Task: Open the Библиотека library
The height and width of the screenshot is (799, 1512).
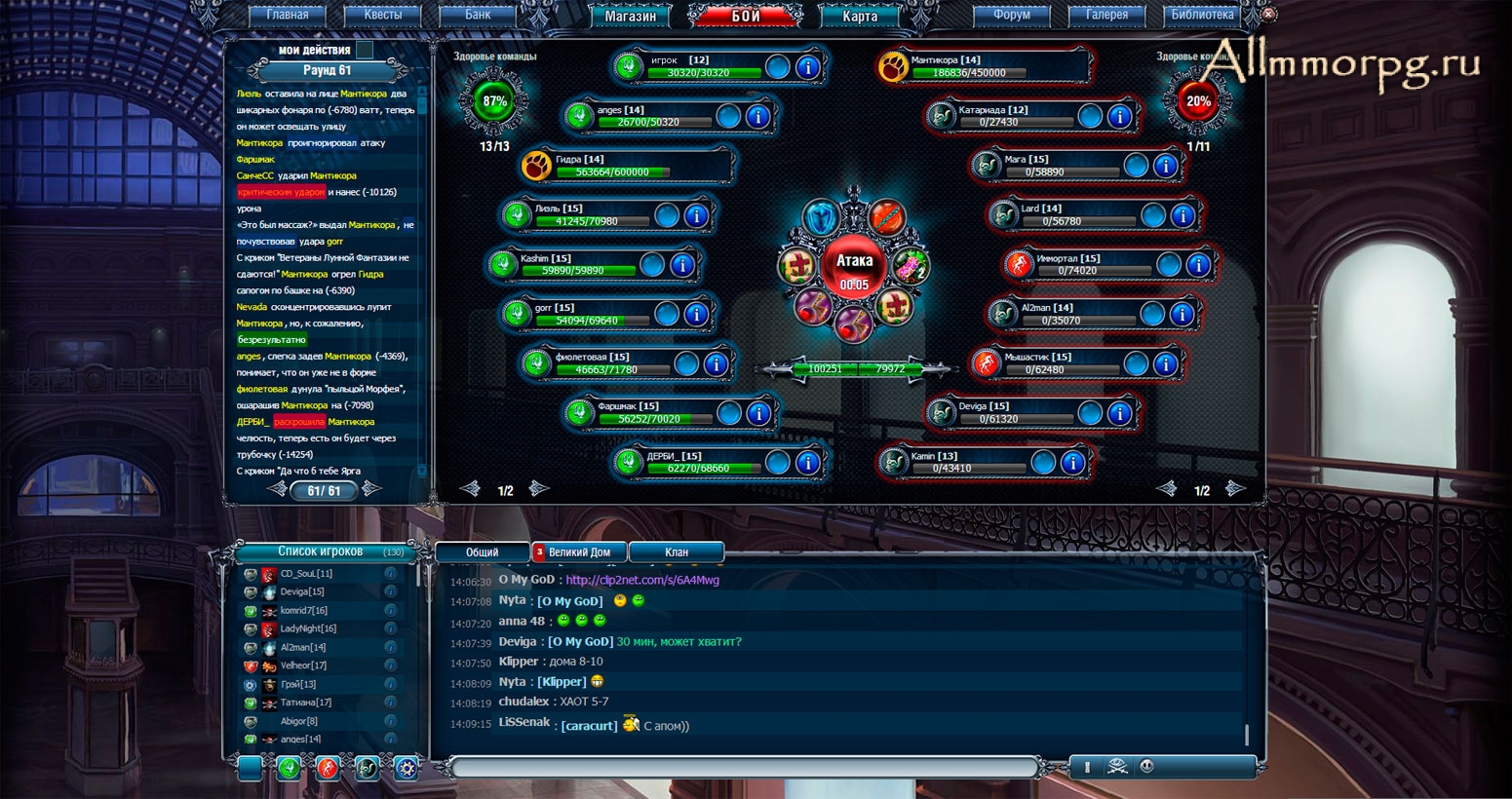Action: [x=1202, y=15]
